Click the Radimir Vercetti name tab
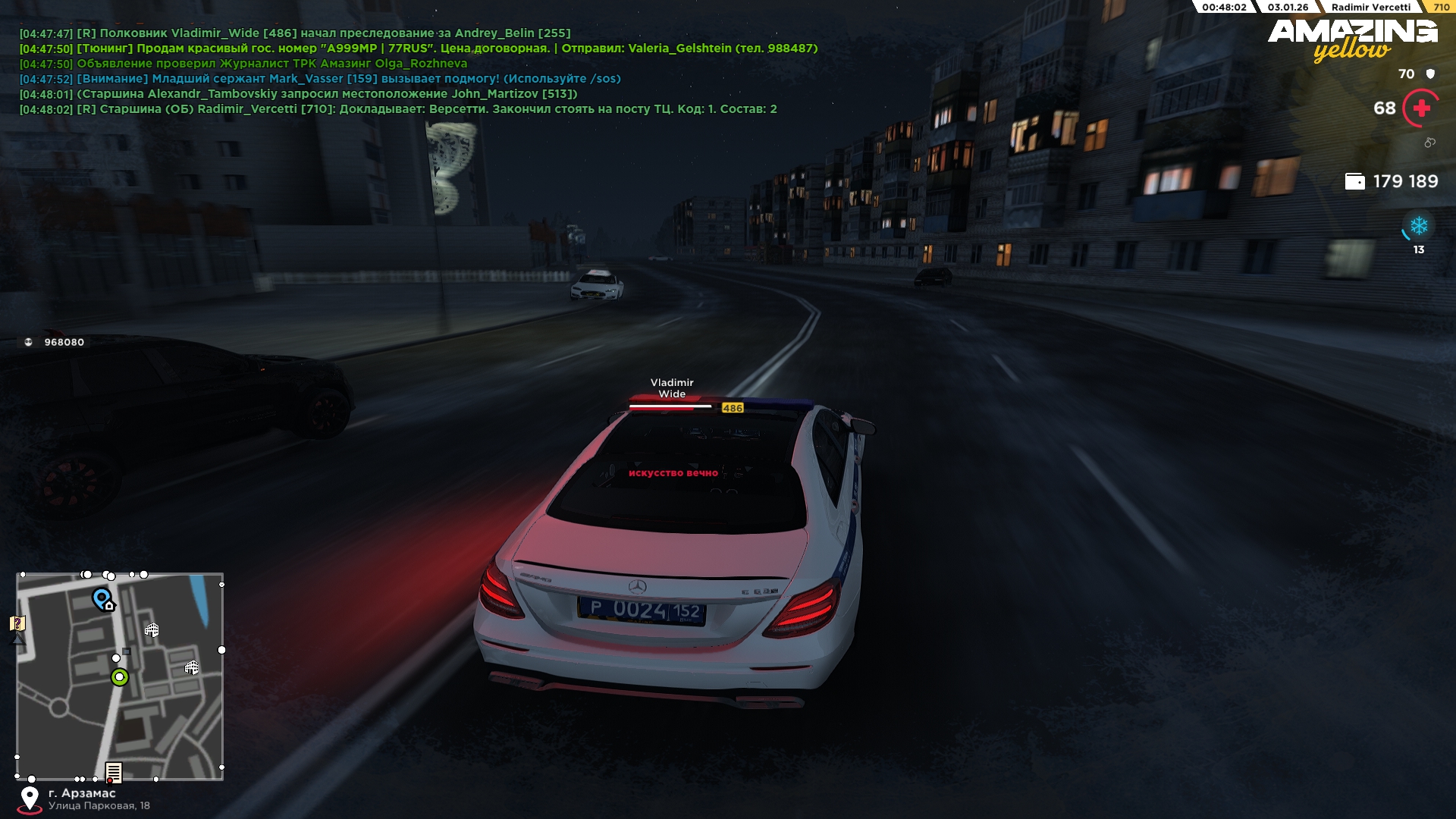Image resolution: width=1456 pixels, height=819 pixels. [1370, 8]
